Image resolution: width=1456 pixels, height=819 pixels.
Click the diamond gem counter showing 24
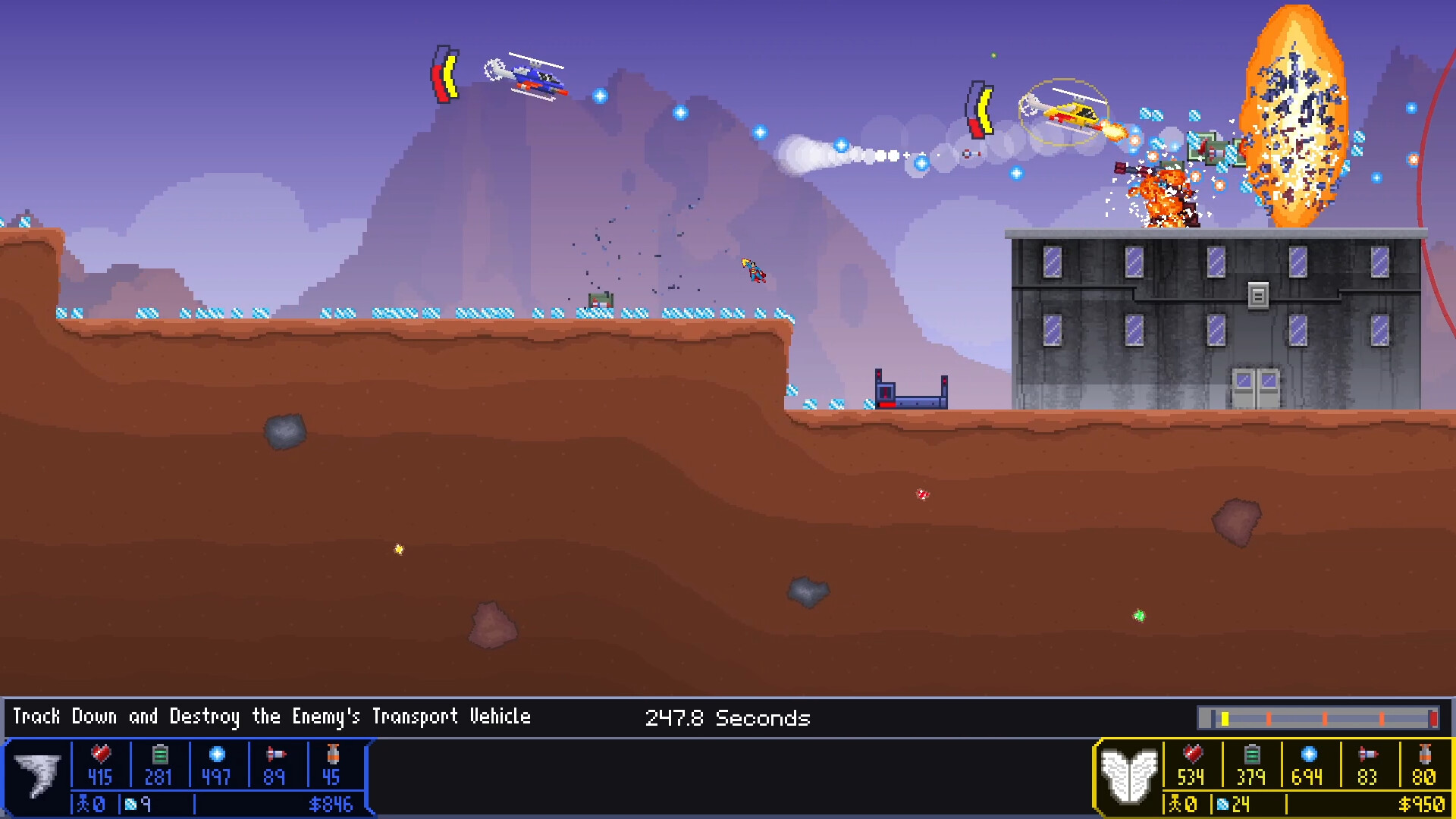pos(1221,805)
